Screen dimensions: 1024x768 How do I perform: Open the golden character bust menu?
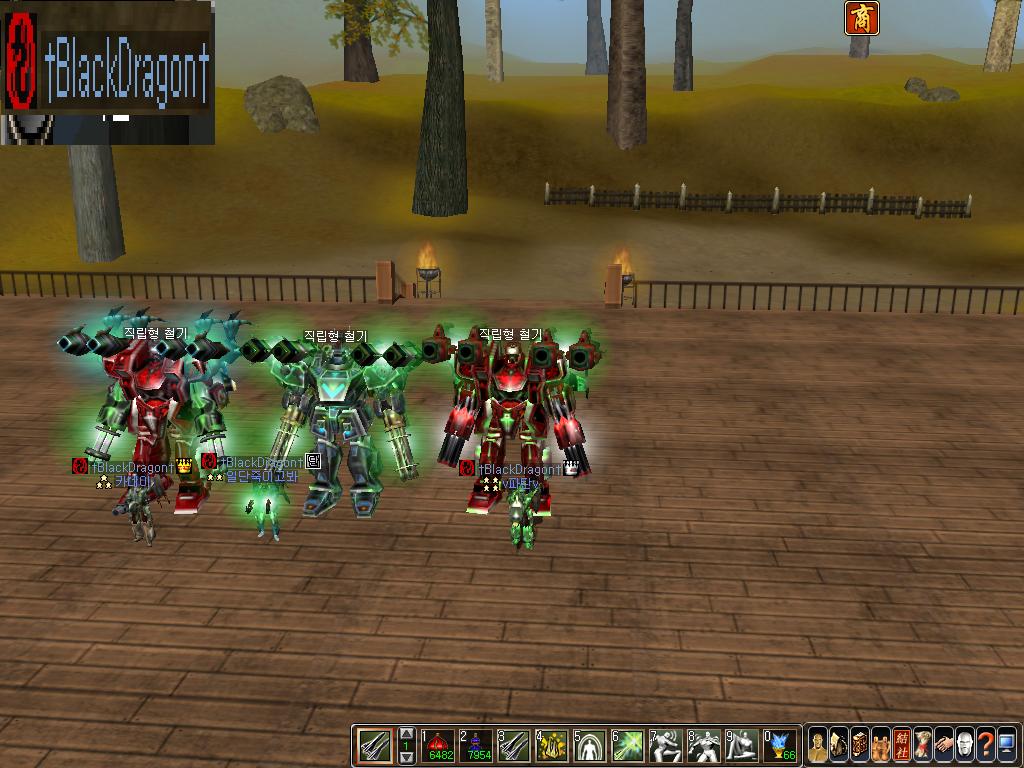click(x=818, y=745)
